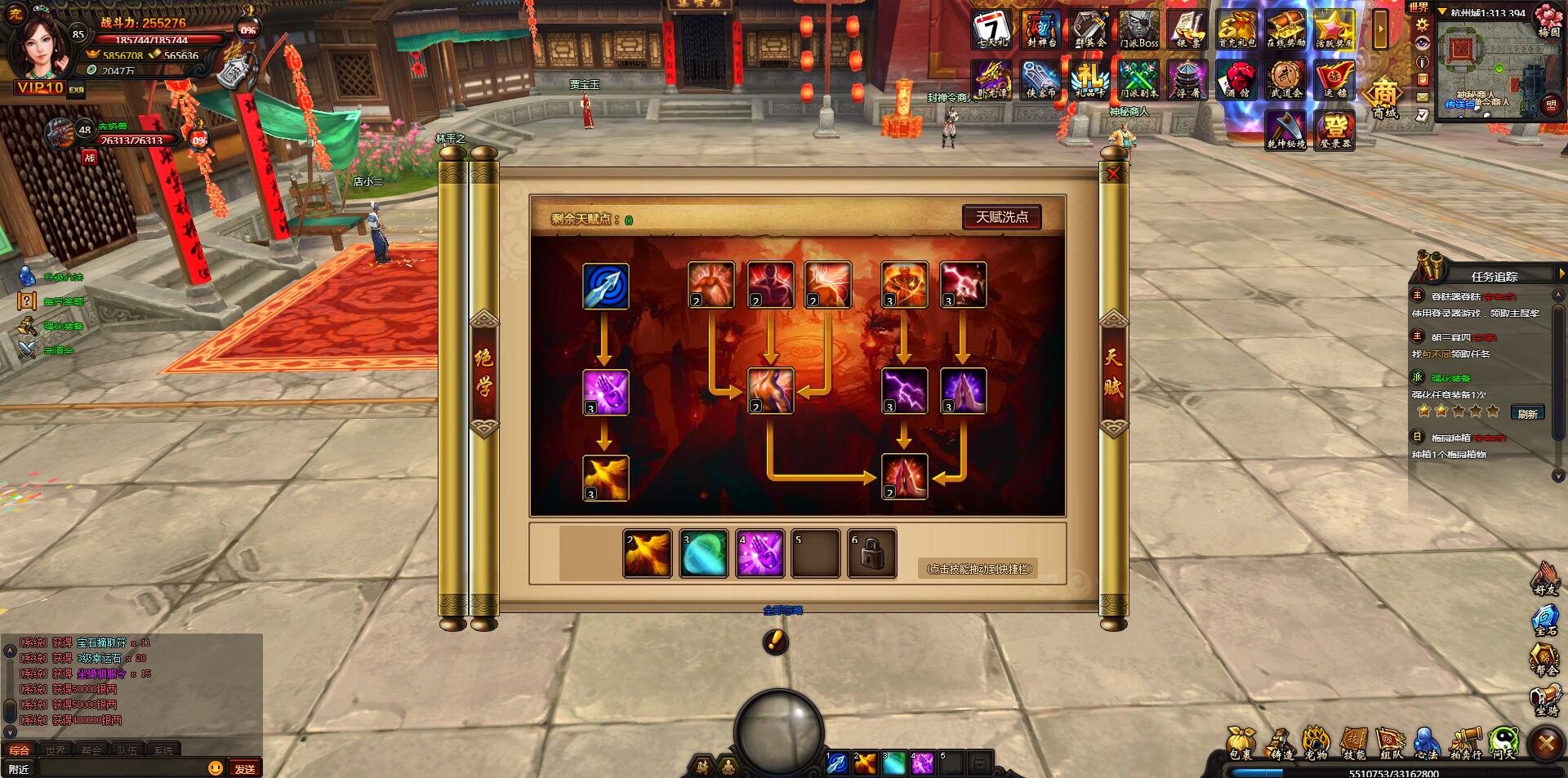Open the 心法 icon in bottom toolbar
This screenshot has width=1568, height=778.
1427,738
